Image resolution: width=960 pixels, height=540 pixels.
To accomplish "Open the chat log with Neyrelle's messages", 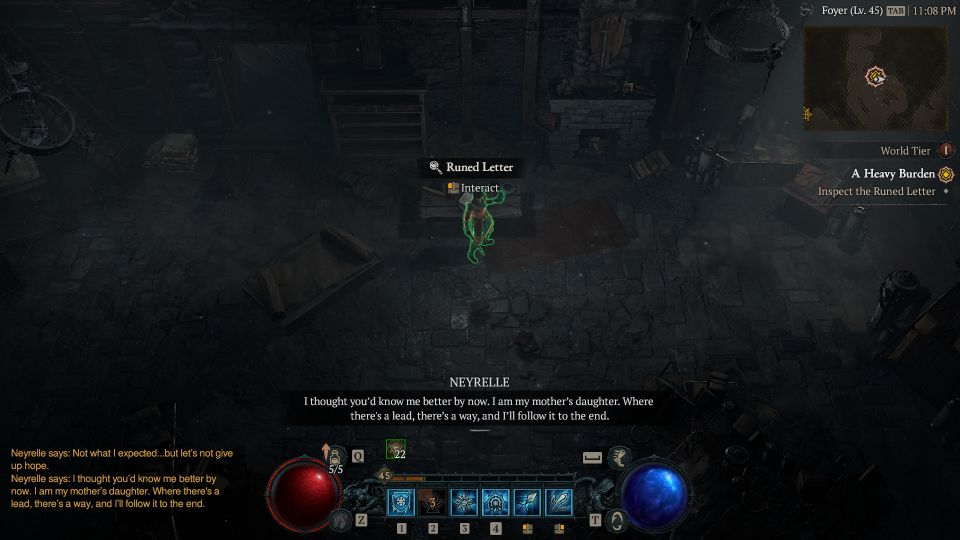I will (x=122, y=478).
